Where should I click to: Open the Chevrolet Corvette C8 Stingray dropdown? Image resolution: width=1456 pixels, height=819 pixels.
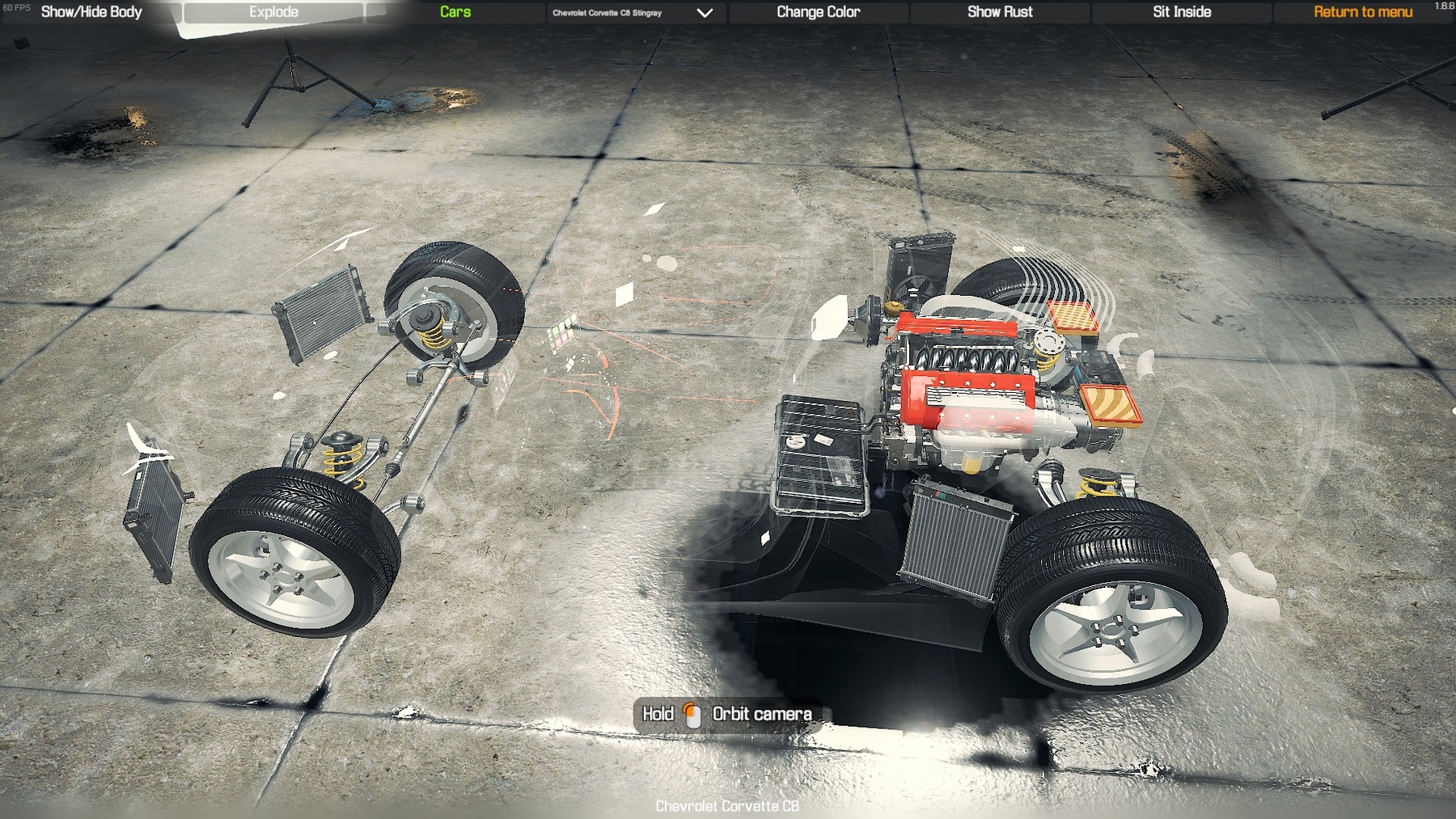click(x=633, y=13)
